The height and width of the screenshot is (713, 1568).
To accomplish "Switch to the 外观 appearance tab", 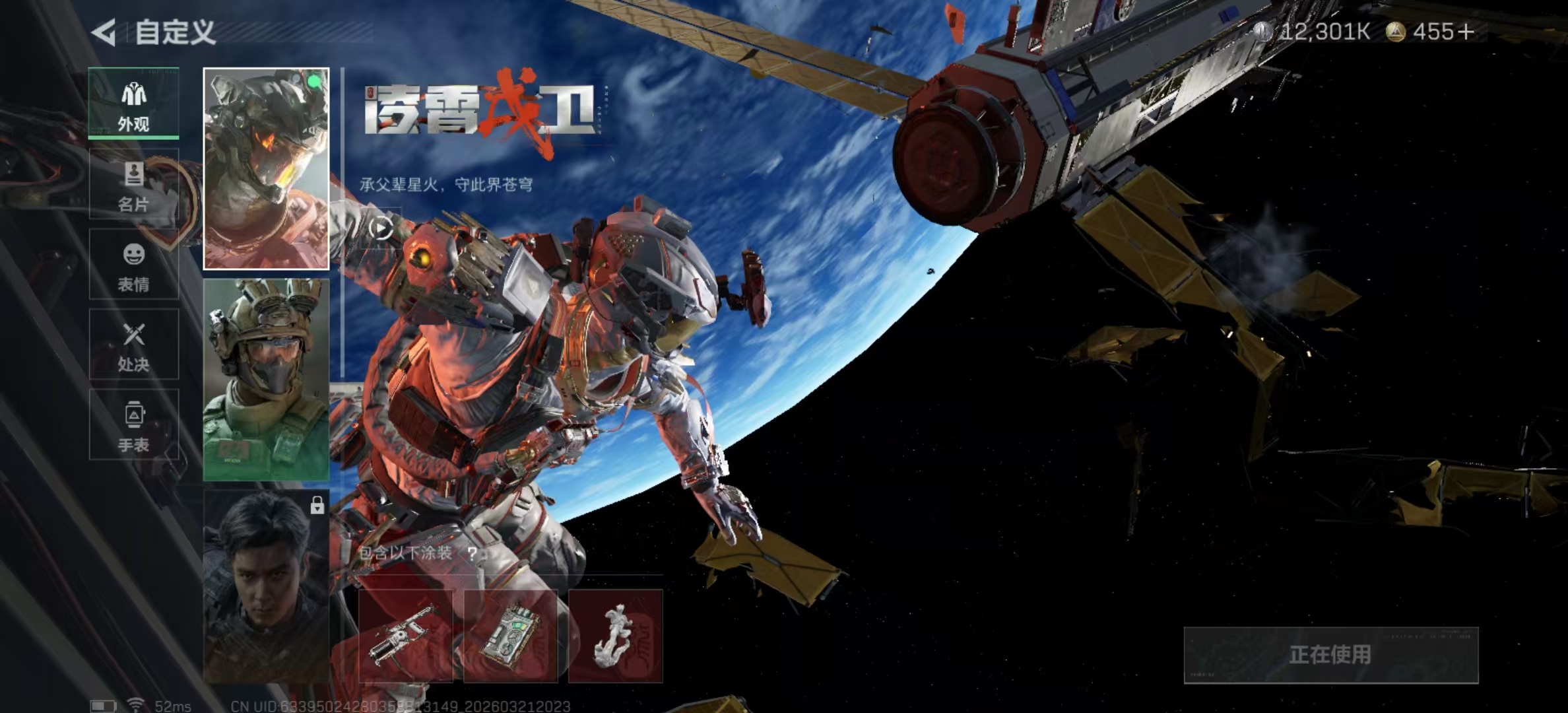I will click(134, 104).
